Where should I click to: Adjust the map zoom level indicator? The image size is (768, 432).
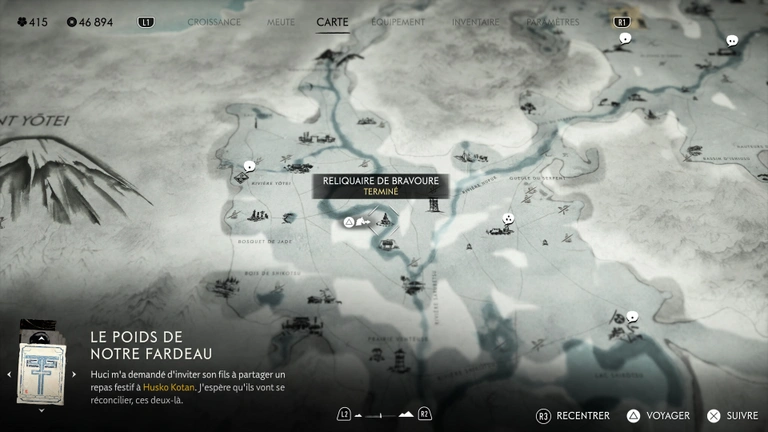pos(384,414)
